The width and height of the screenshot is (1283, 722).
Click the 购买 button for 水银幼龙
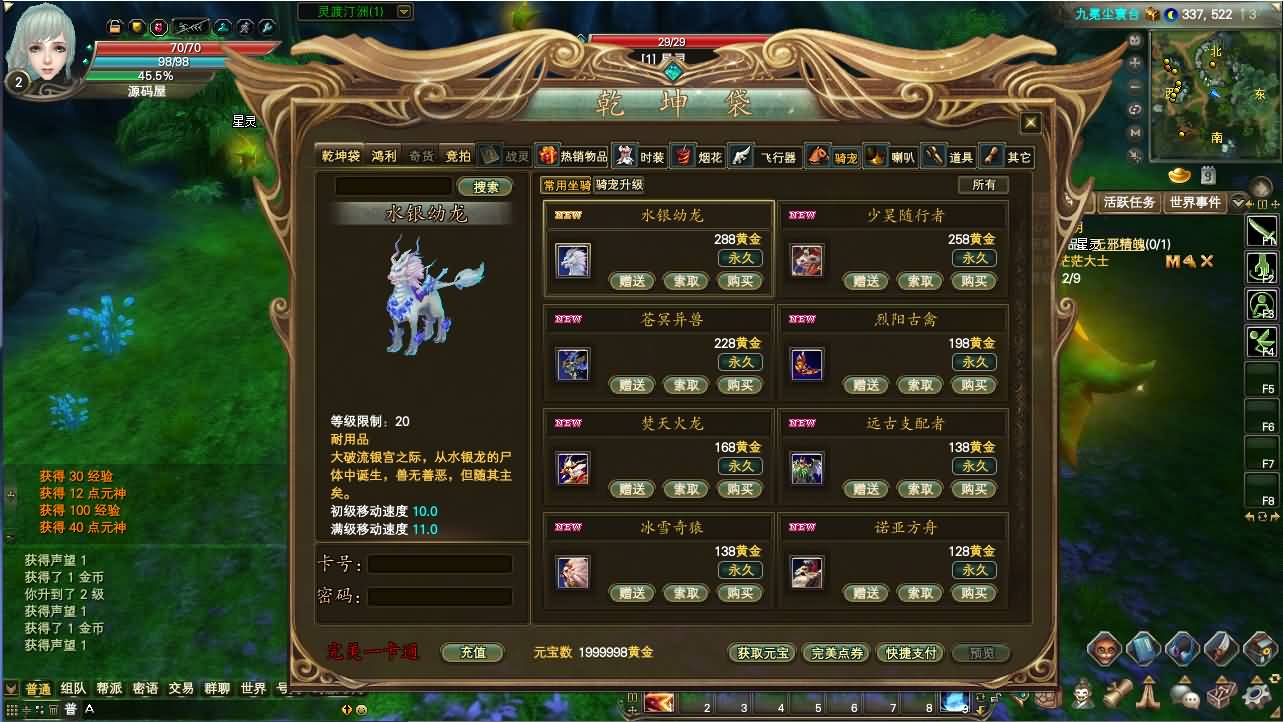click(x=740, y=281)
